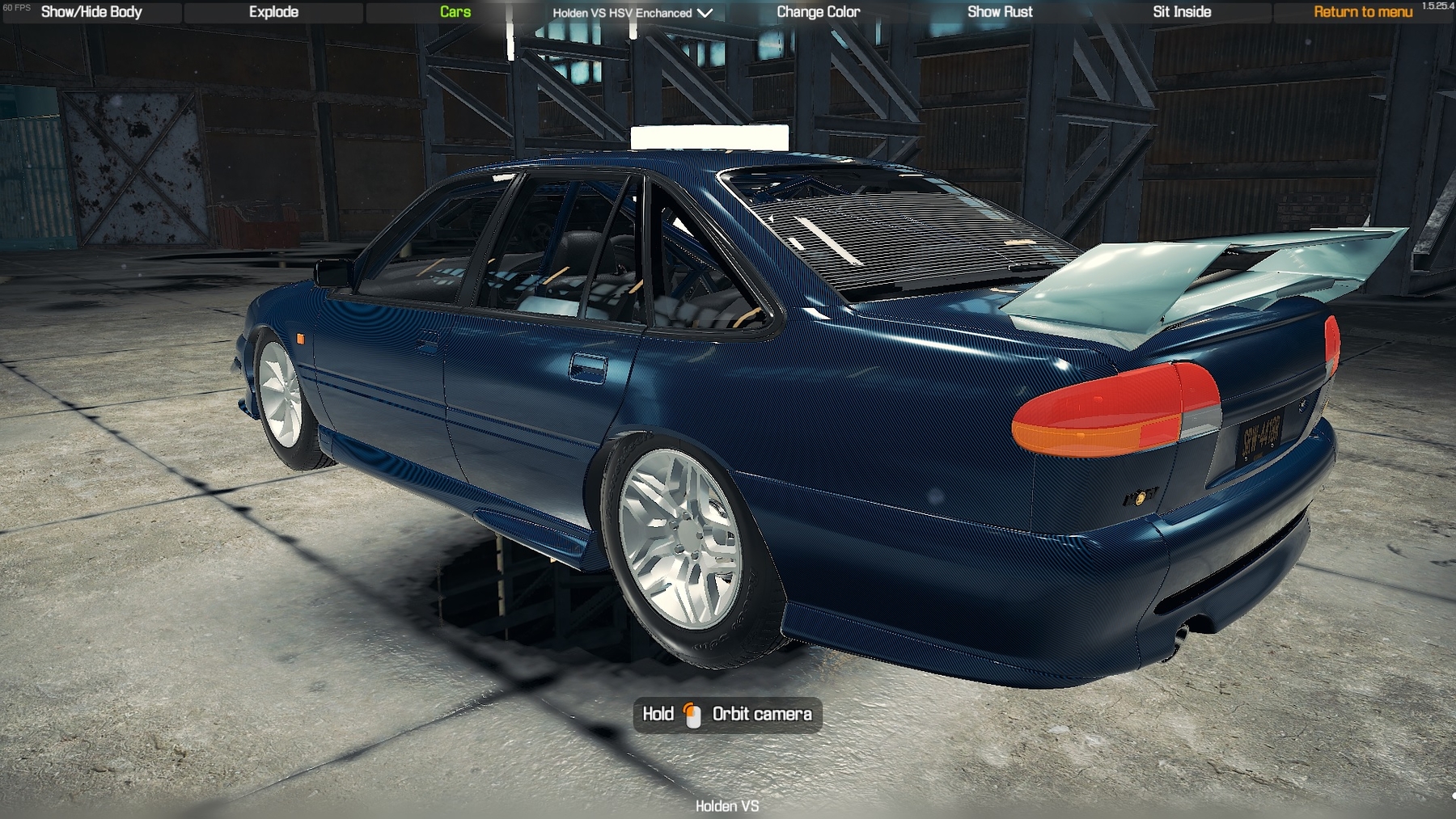
Task: Click the Explode button
Action: coord(273,12)
